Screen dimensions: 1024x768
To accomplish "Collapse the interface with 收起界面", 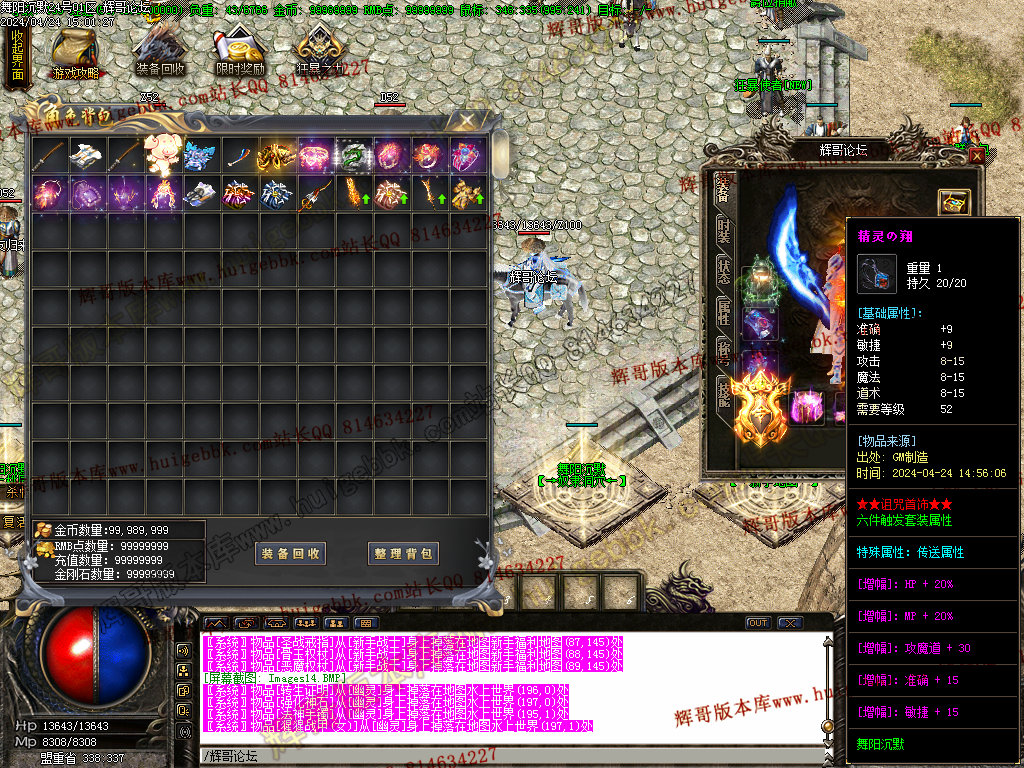I will tap(17, 55).
